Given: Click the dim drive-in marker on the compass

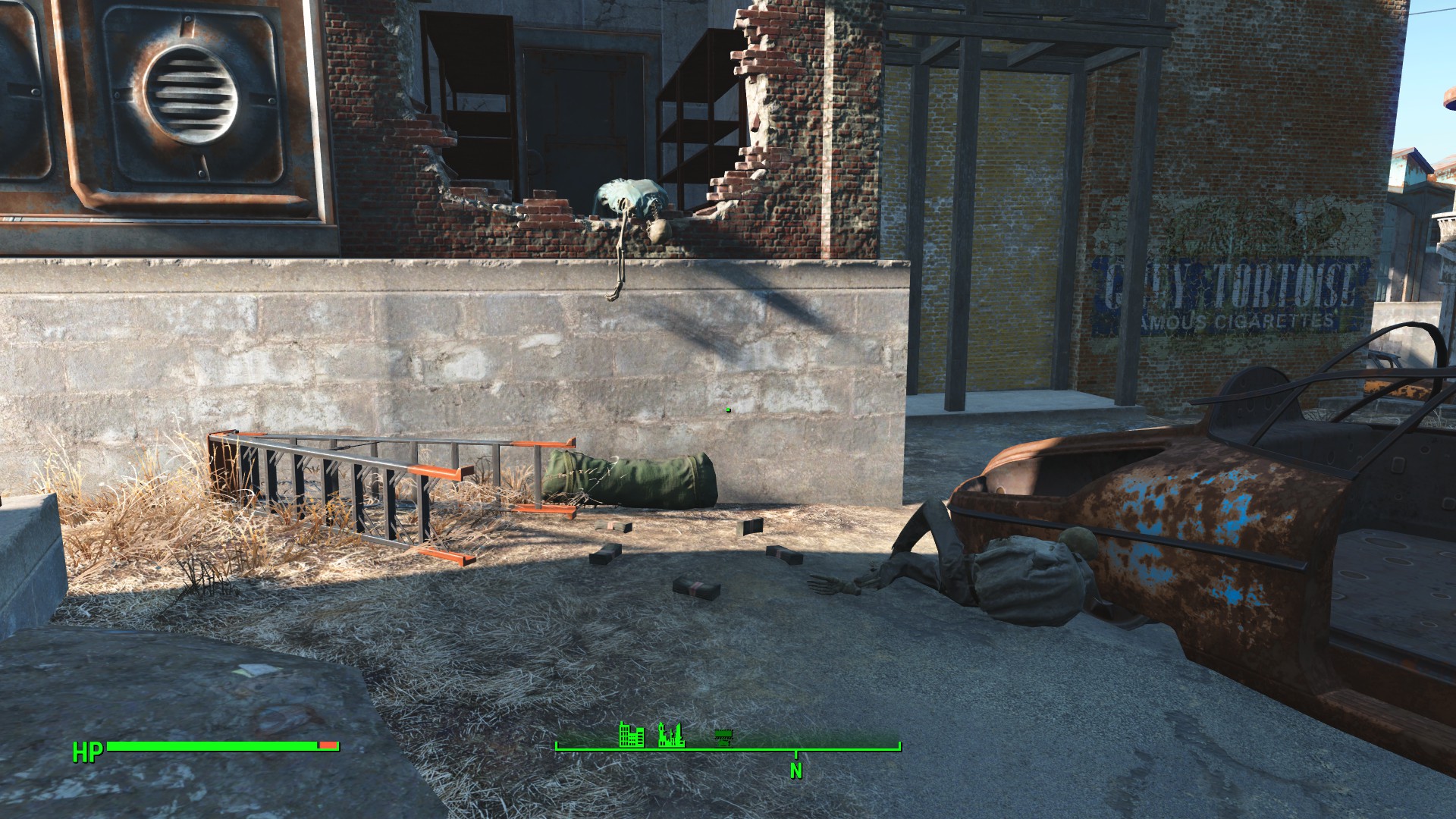Looking at the screenshot, I should (725, 736).
